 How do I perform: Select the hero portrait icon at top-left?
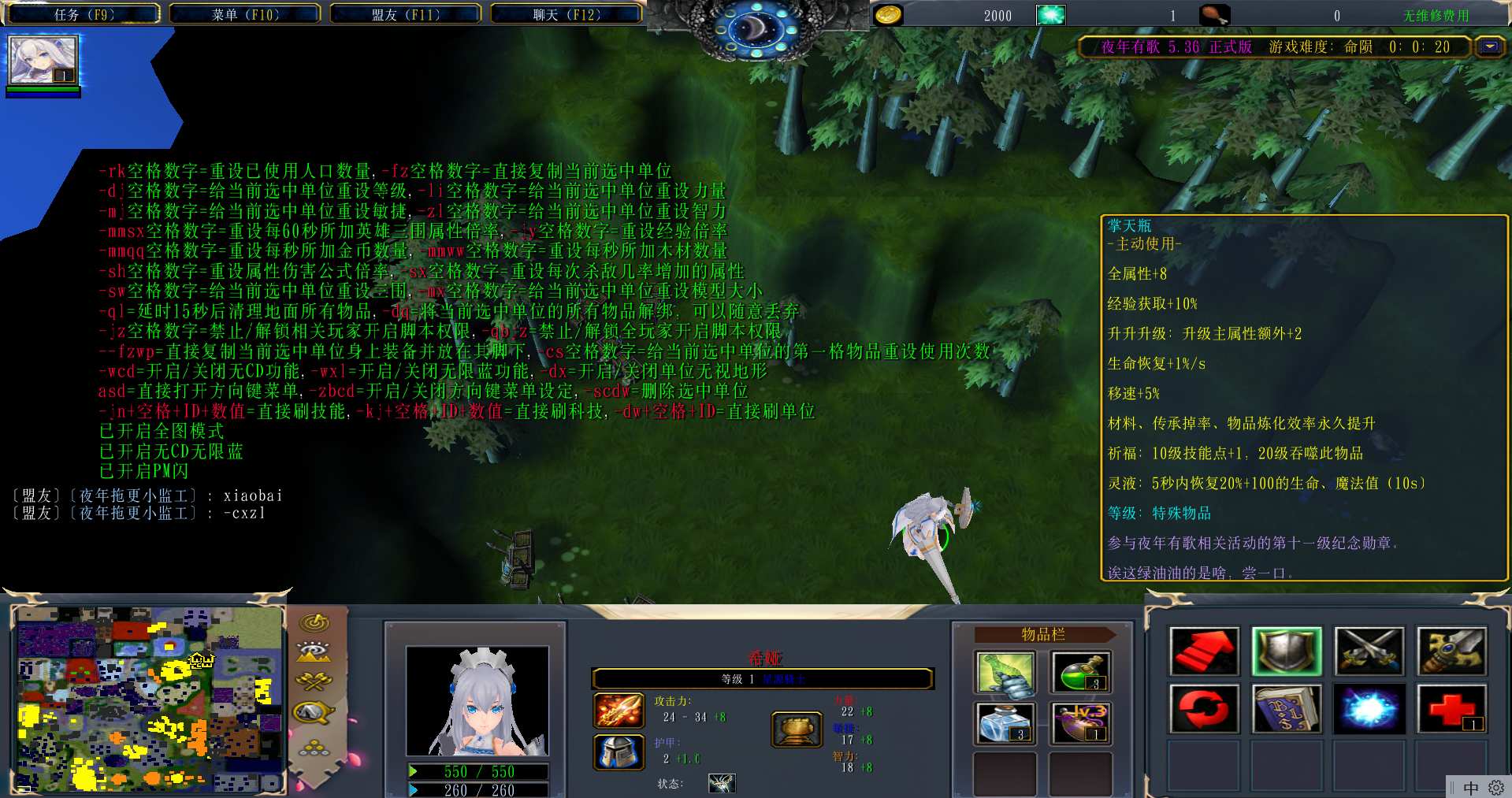click(43, 60)
